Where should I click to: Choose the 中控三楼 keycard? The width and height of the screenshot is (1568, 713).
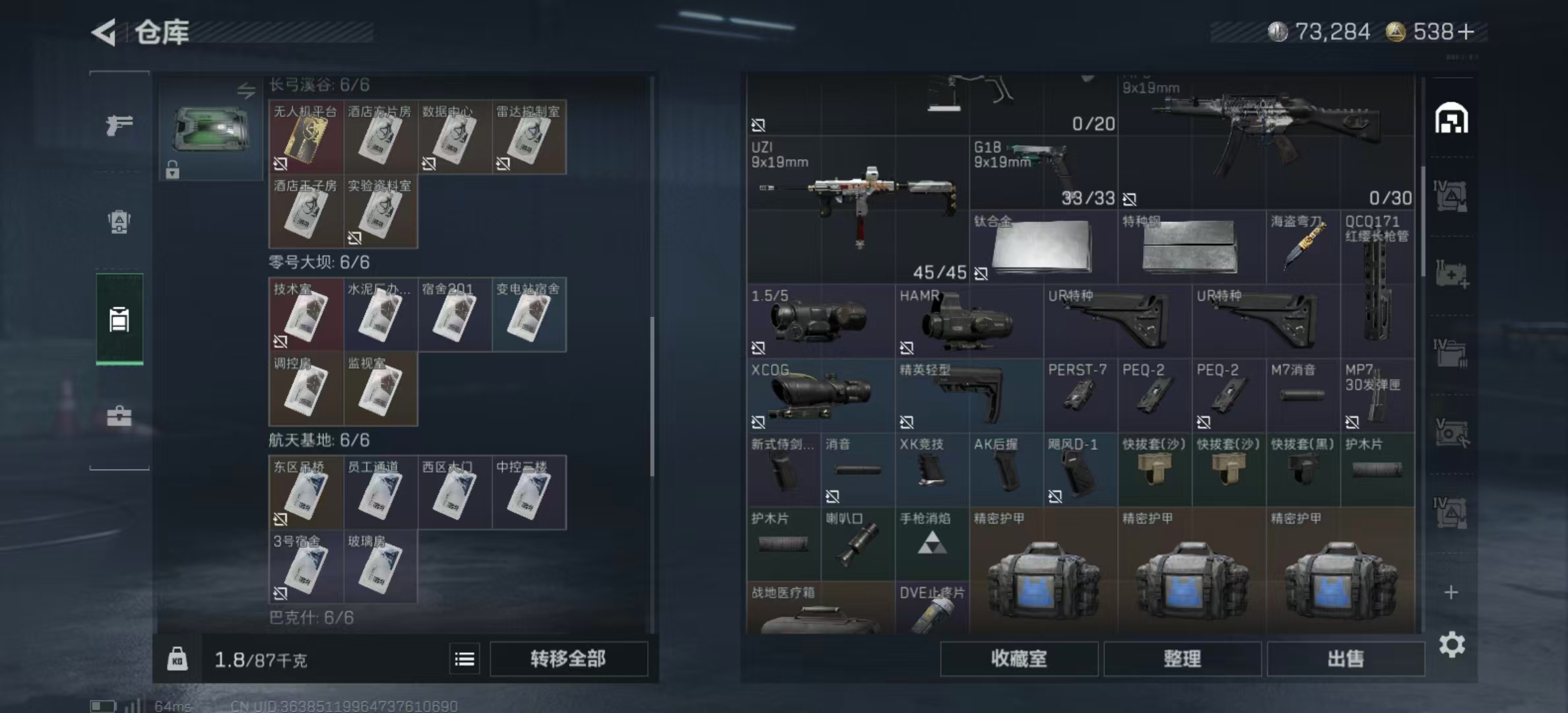(x=529, y=492)
